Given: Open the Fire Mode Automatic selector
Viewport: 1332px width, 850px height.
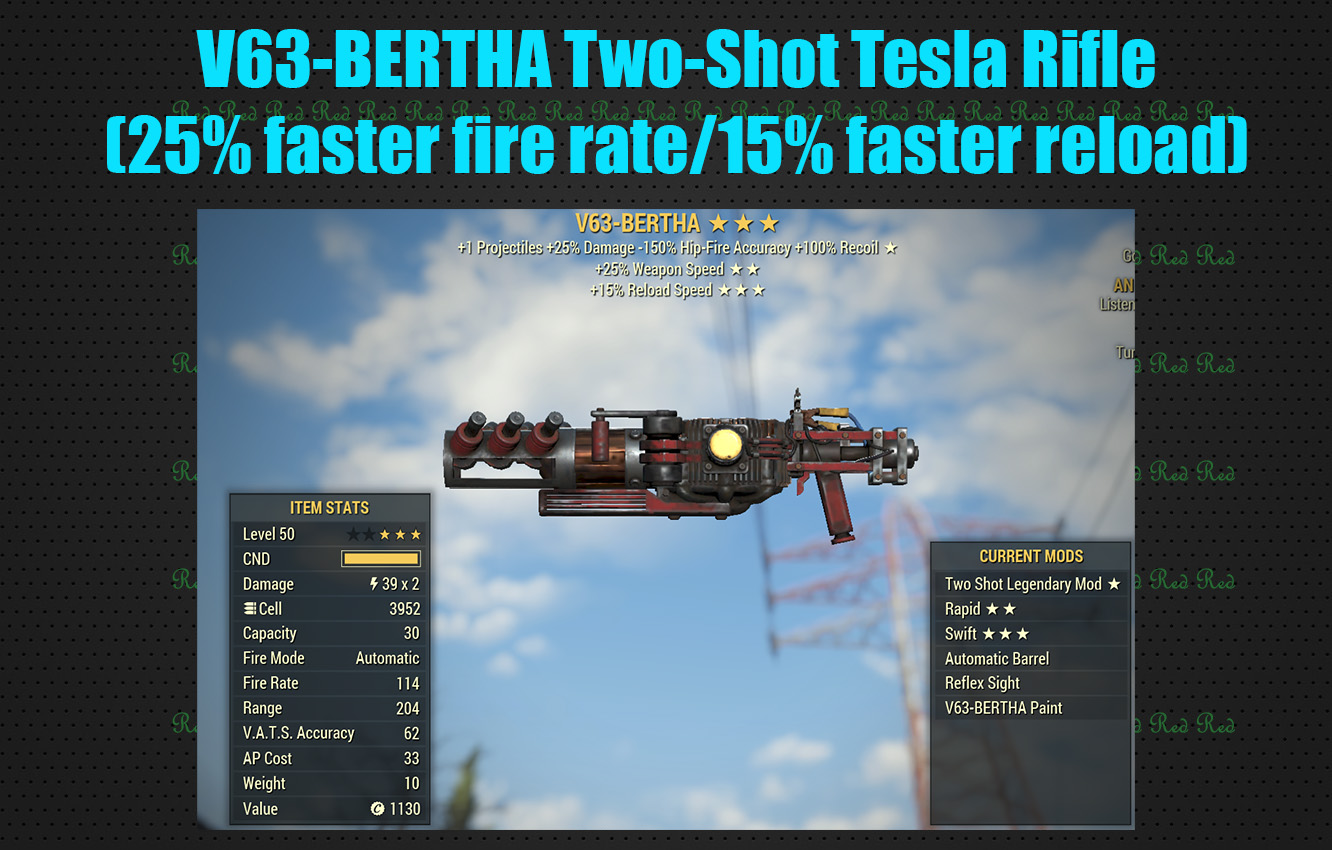Looking at the screenshot, I should tap(387, 658).
